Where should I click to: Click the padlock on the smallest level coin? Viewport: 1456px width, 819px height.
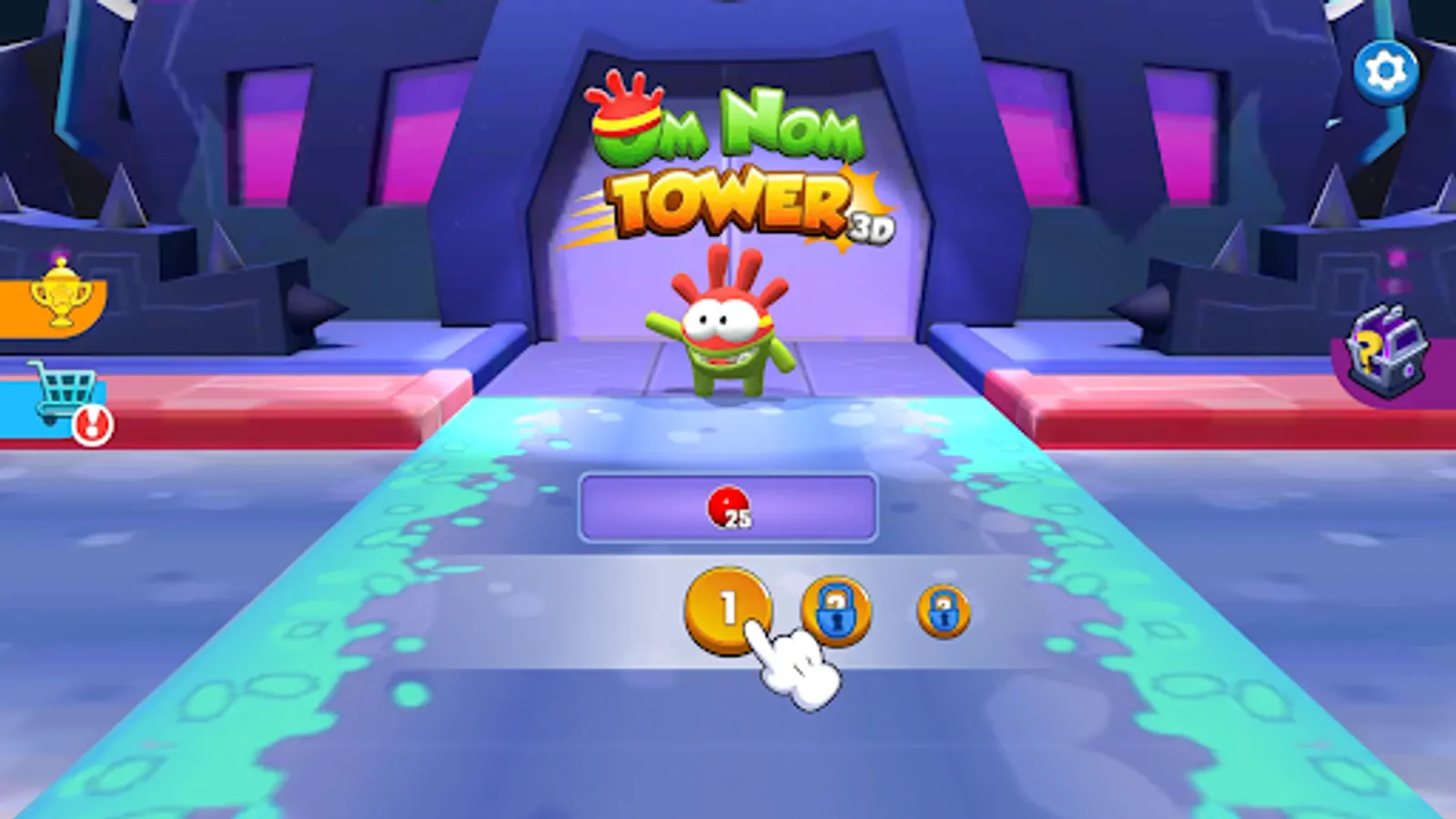click(943, 613)
